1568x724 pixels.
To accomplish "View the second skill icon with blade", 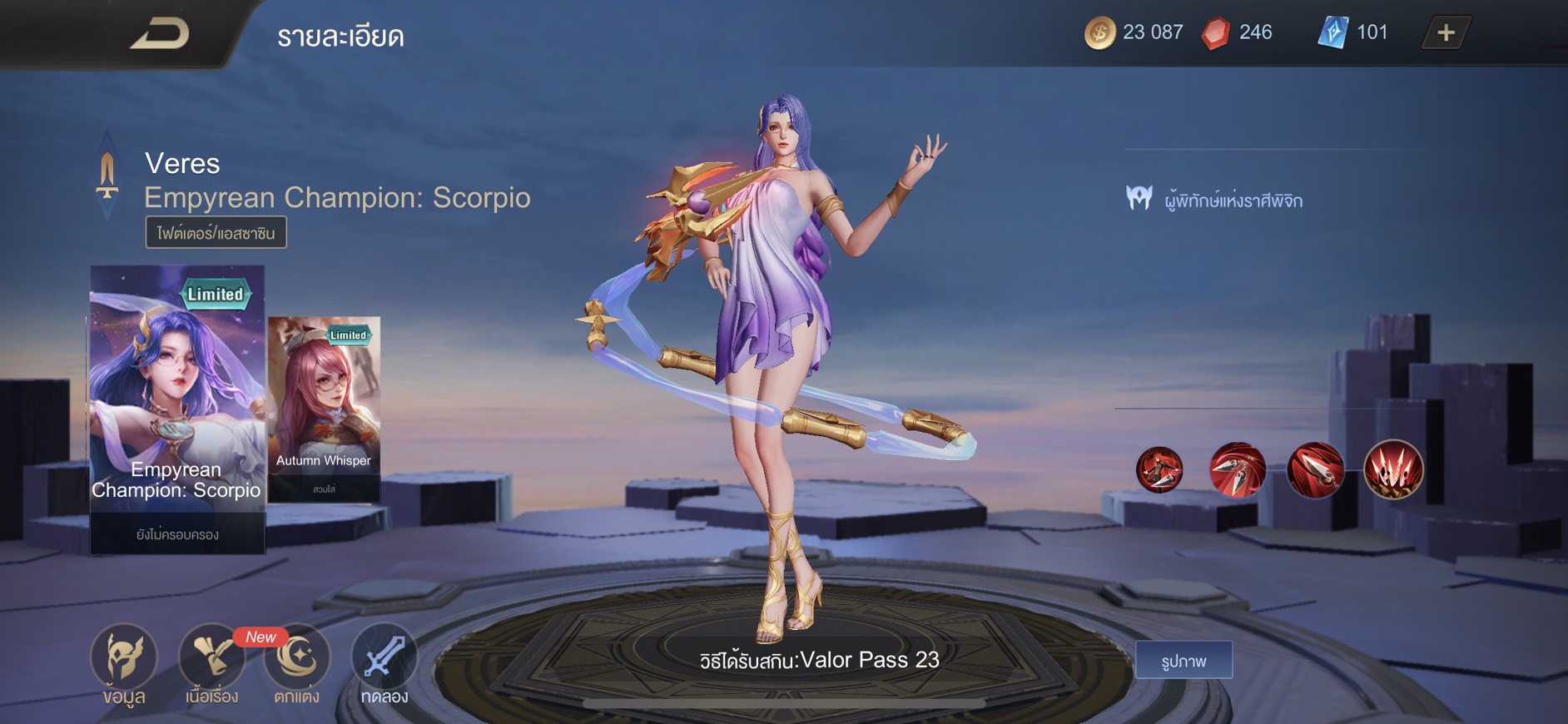I will [x=1237, y=469].
